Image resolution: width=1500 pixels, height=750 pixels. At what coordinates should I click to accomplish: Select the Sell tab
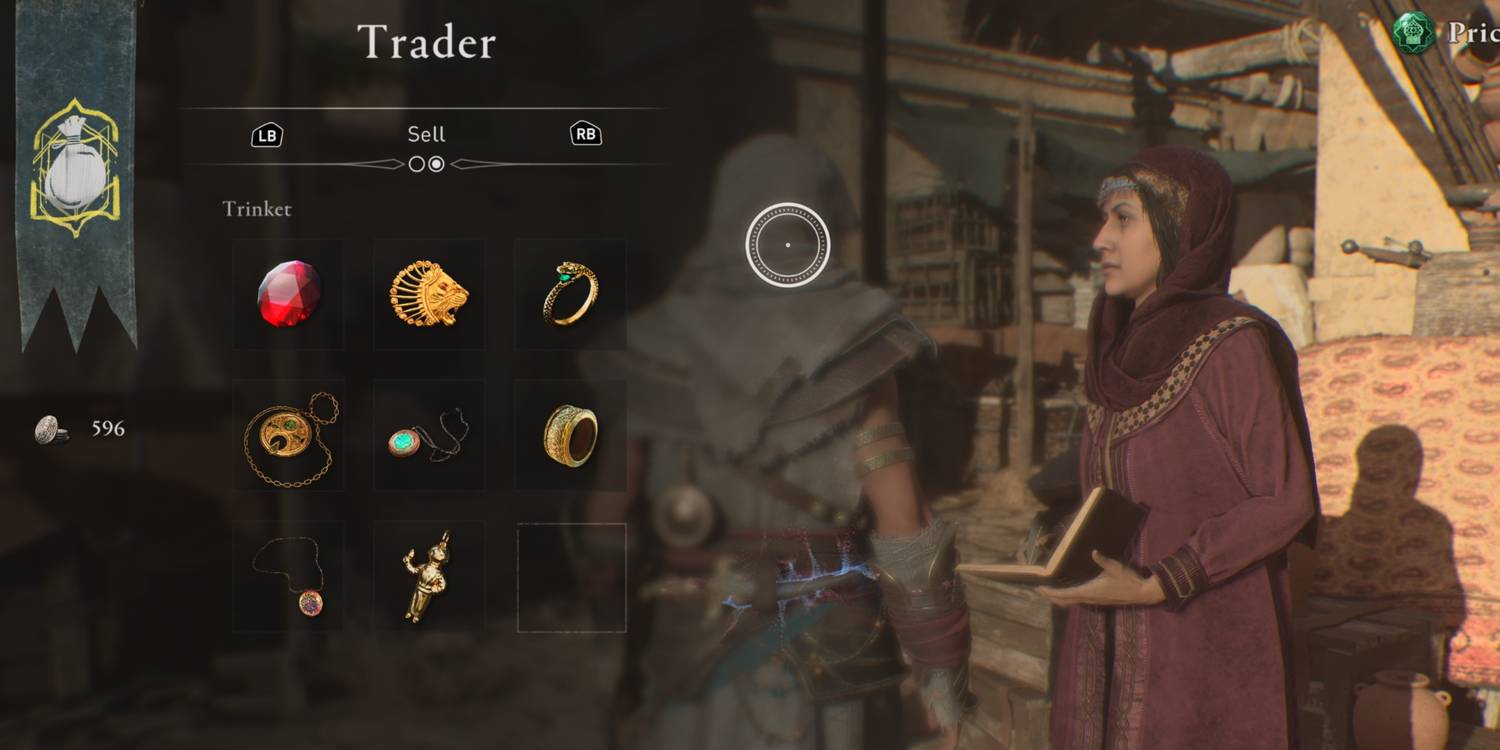427,133
